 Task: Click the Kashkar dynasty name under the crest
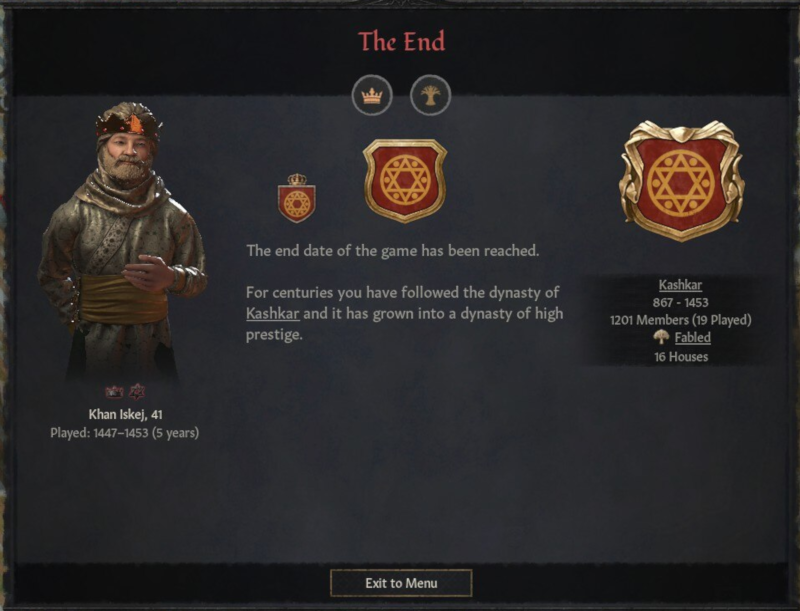680,285
